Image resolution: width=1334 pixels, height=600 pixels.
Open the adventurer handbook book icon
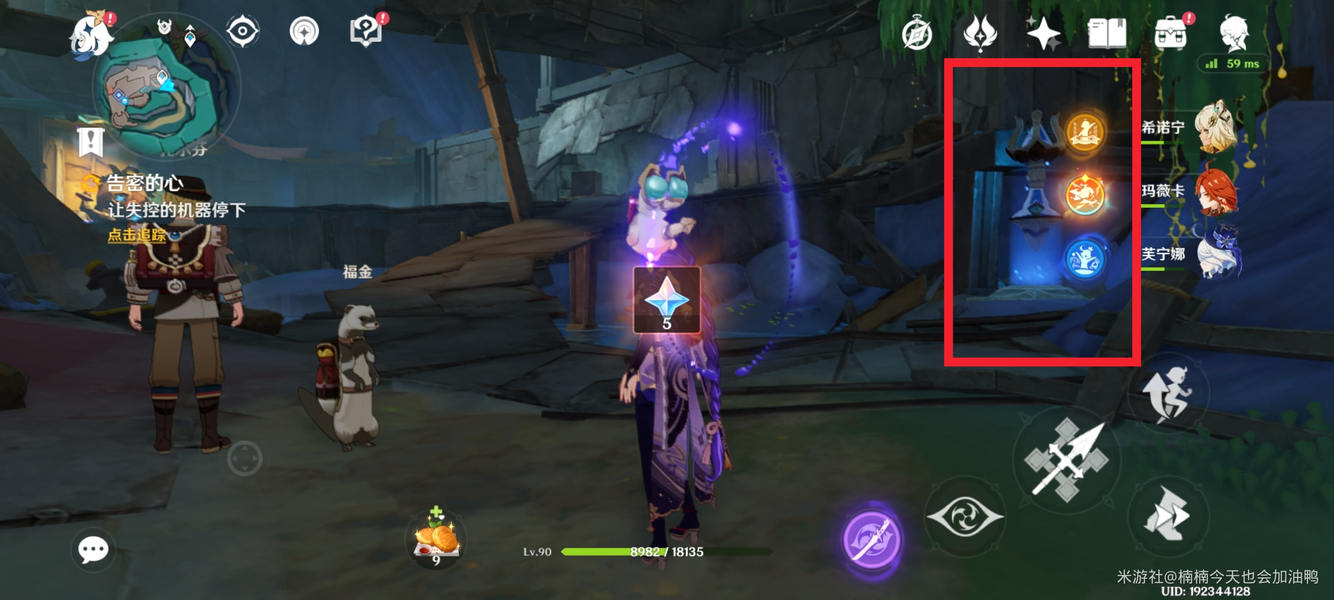click(1107, 34)
